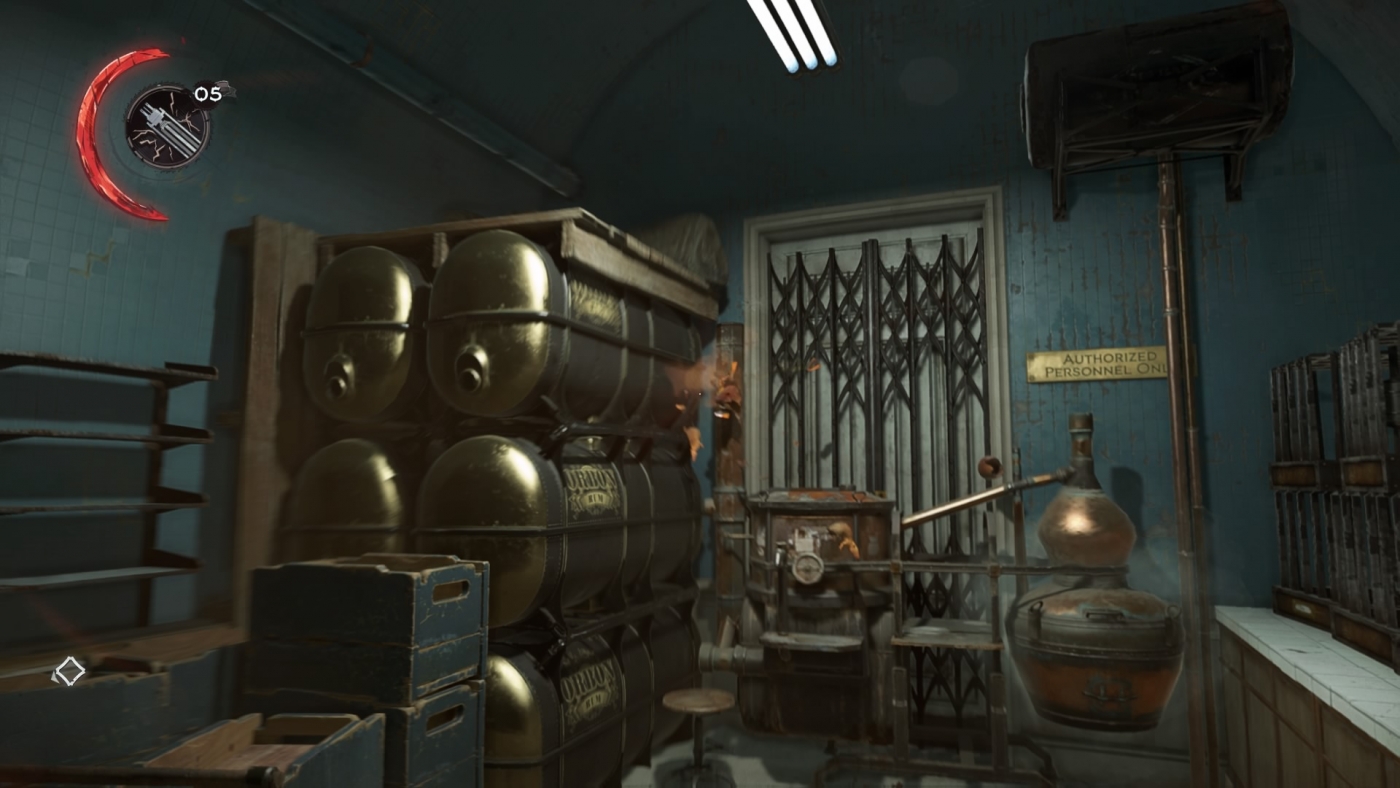Screen dimensions: 1400x788
Task: Click the ammo count badge showing 05
Action: (x=208, y=93)
